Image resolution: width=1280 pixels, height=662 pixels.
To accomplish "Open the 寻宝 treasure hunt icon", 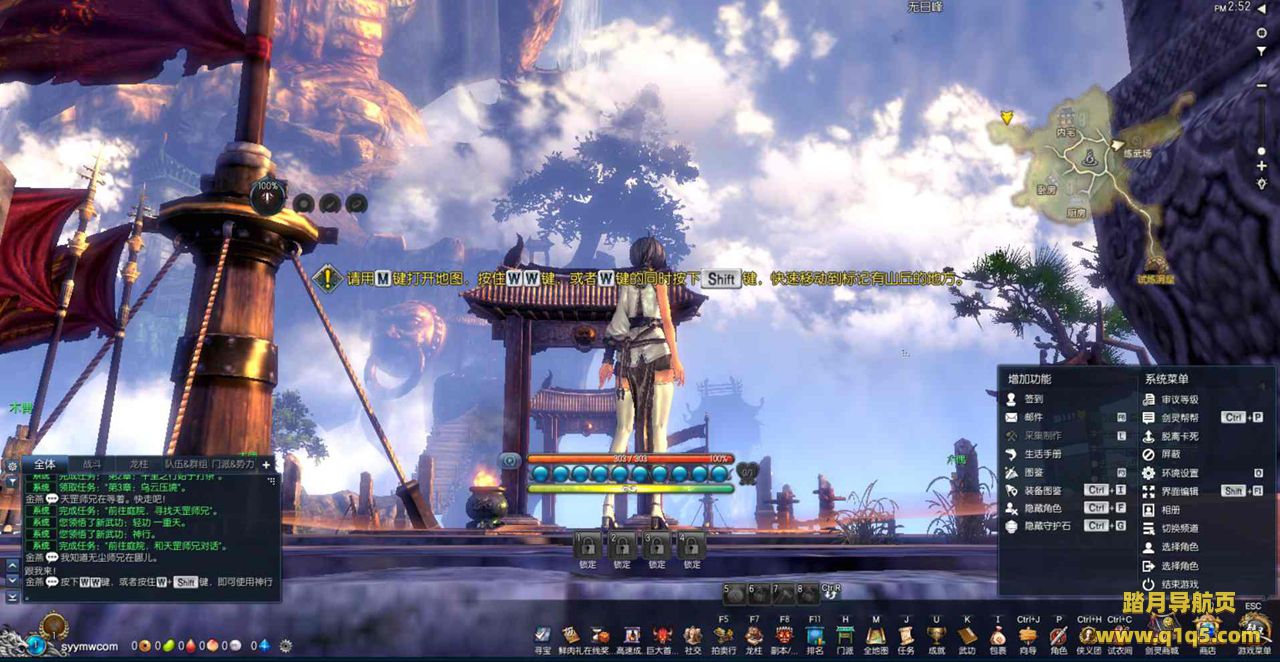I will pos(542,636).
